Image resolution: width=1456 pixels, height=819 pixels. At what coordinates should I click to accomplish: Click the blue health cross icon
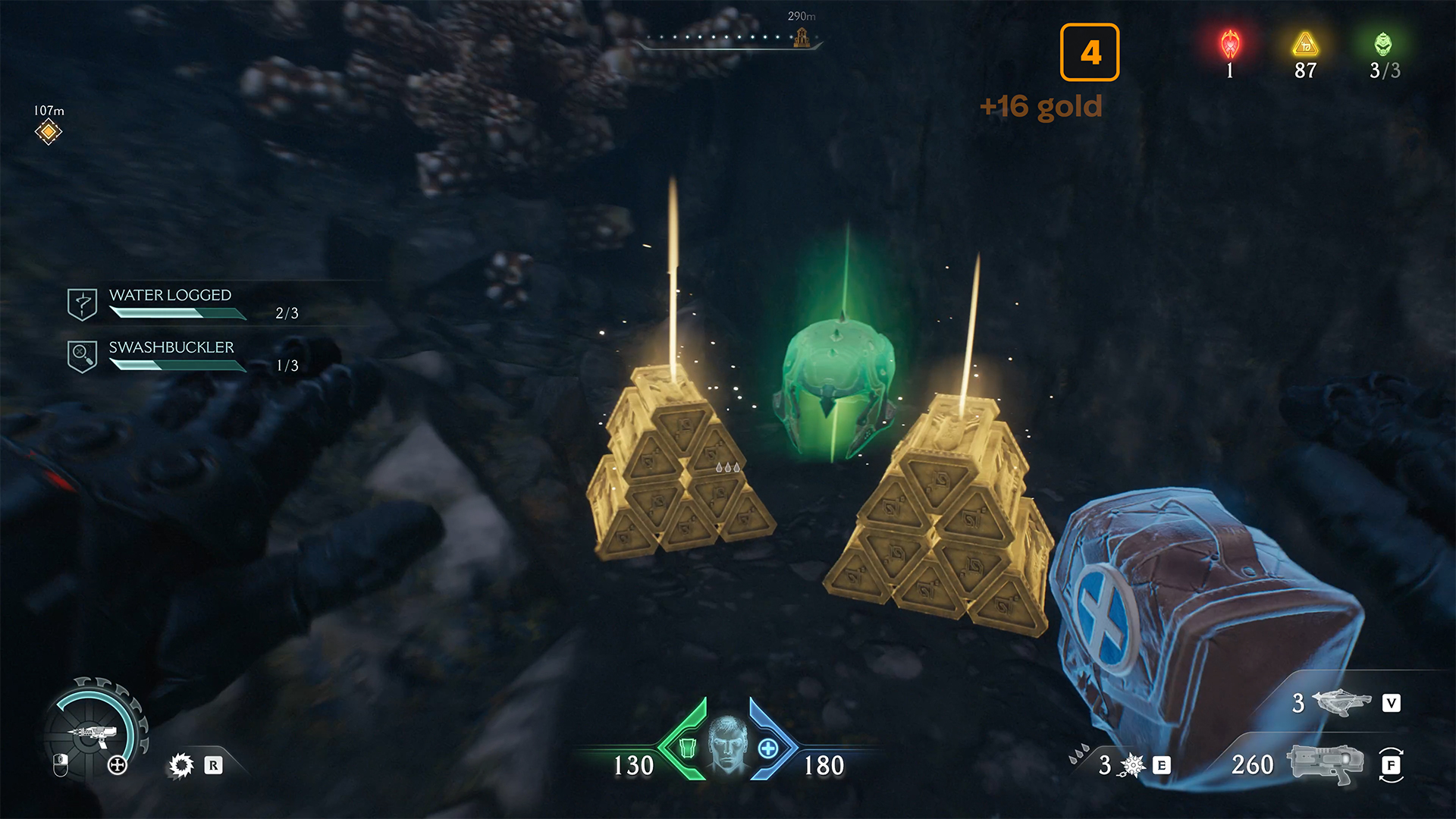pyautogui.click(x=768, y=748)
